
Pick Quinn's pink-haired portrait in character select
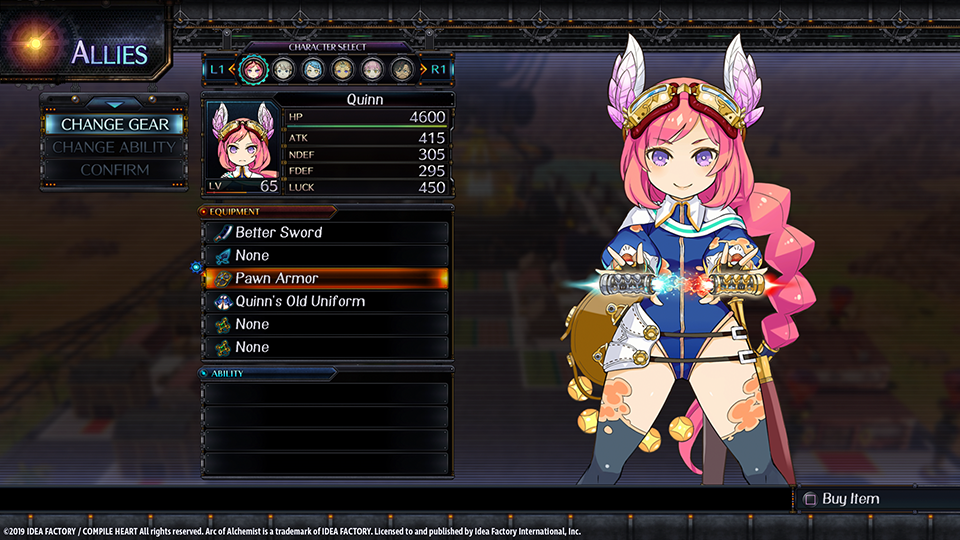(x=254, y=69)
